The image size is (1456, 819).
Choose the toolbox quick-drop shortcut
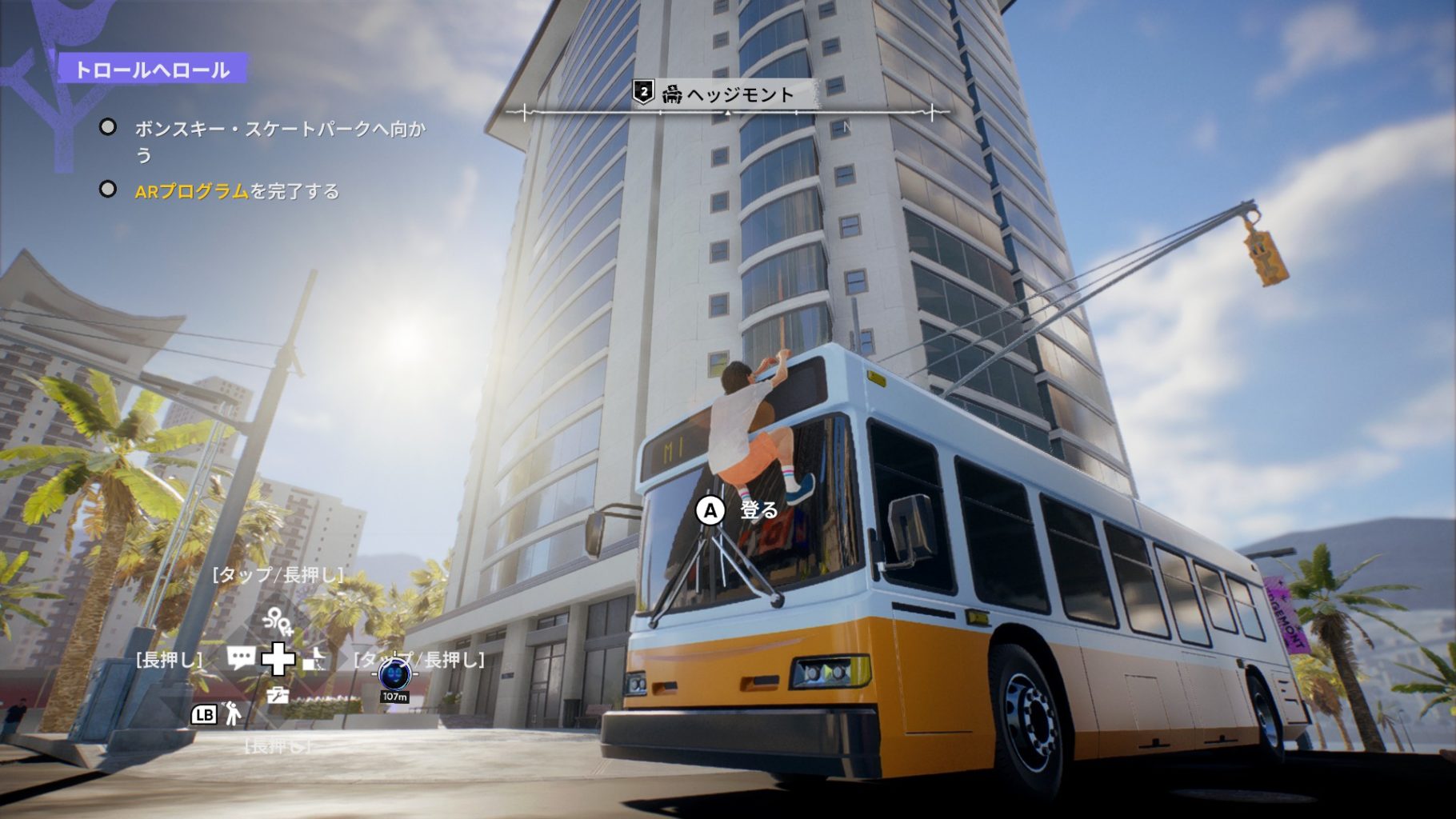coord(278,695)
